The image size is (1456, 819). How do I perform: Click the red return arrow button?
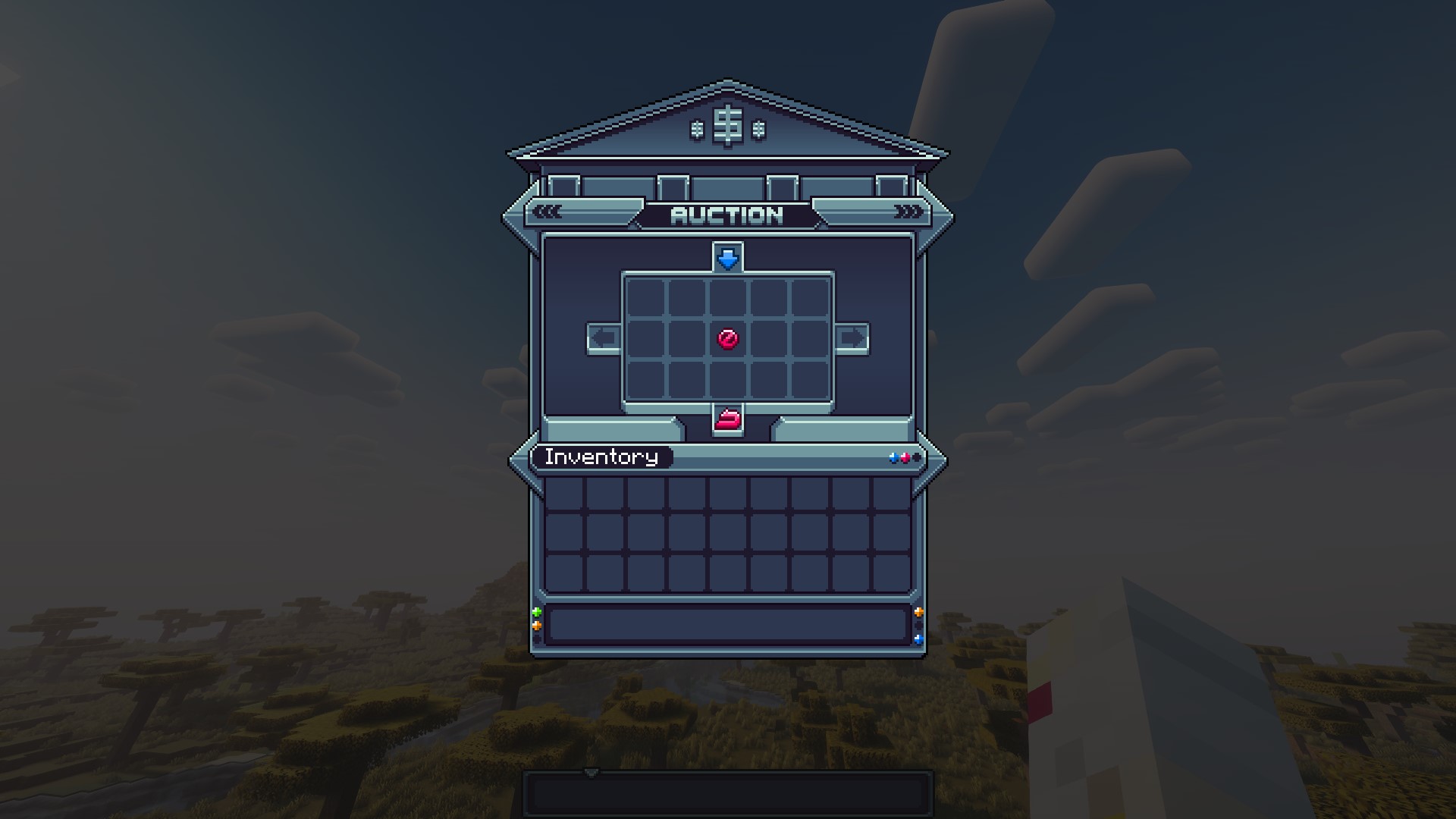coord(728,419)
